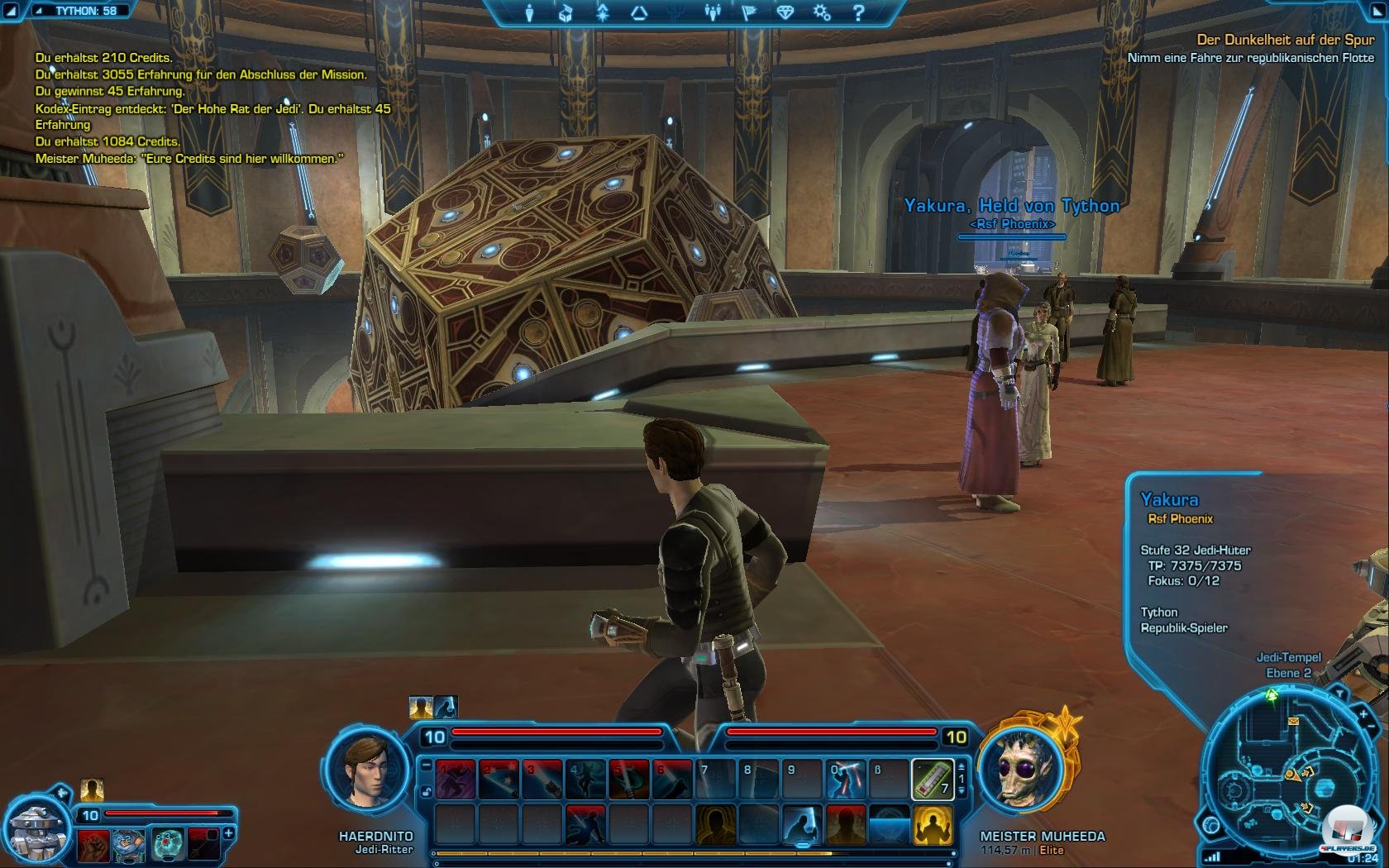This screenshot has width=1389, height=868.
Task: Open the character sheet from top menu
Action: 529,13
